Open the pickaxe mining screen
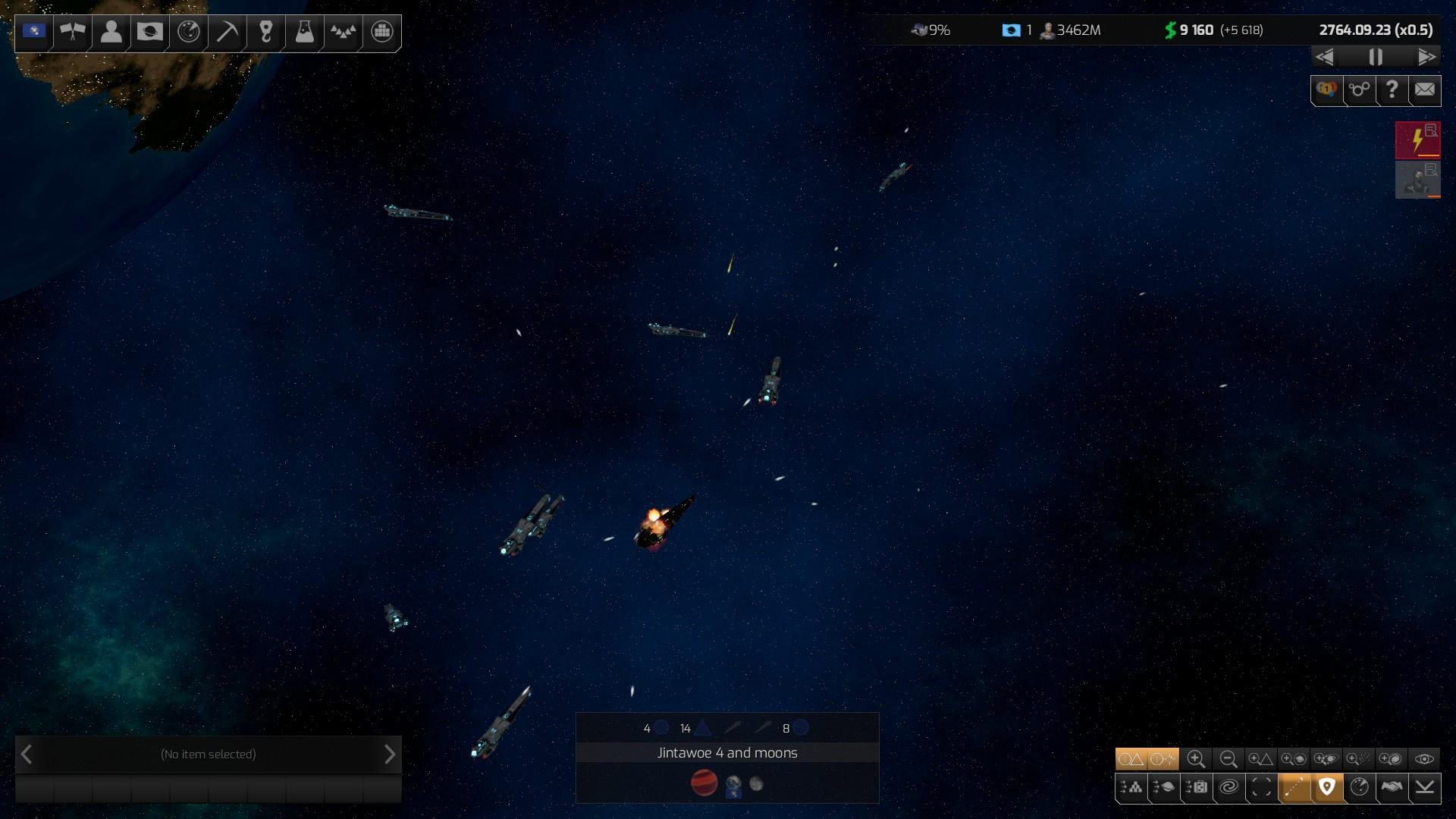This screenshot has width=1456, height=819. coord(227,32)
